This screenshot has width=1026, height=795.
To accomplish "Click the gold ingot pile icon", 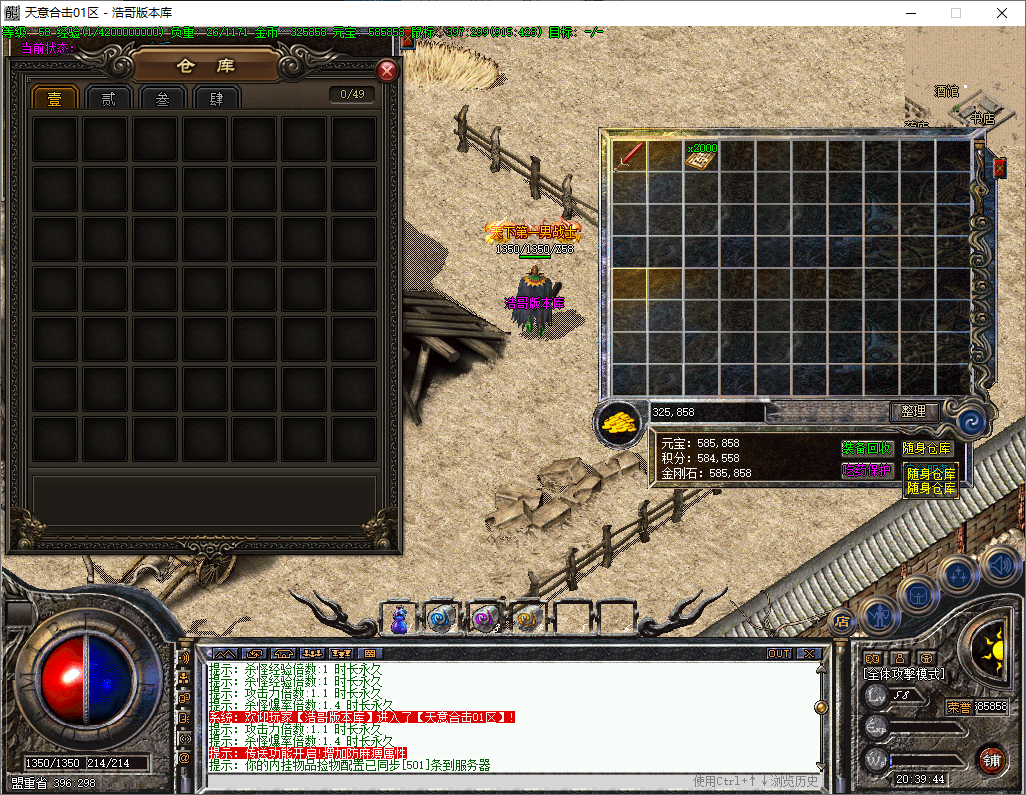I will (x=620, y=422).
